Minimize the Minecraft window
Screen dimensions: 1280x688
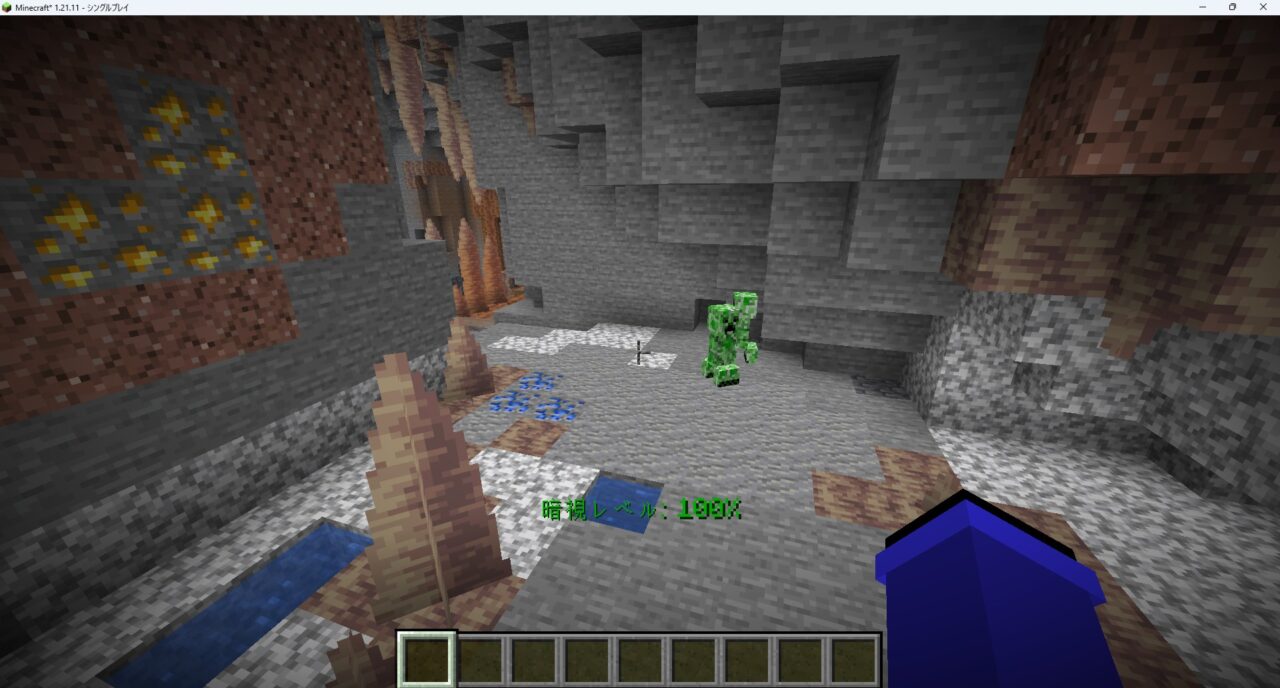pos(1203,7)
